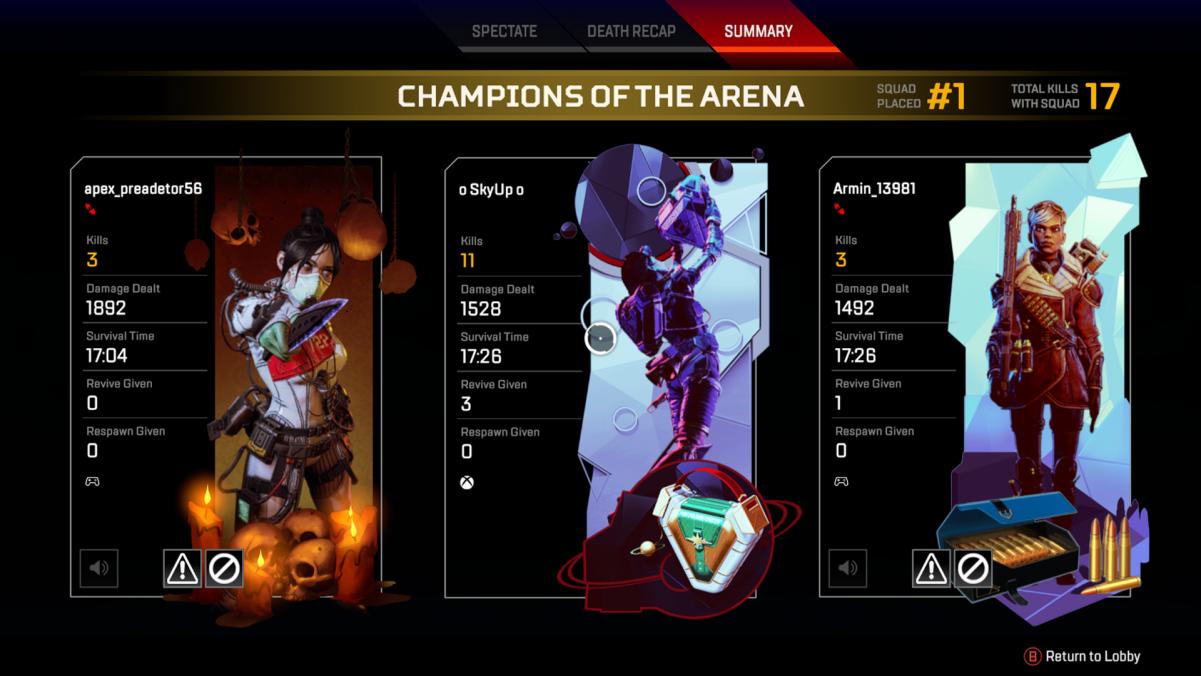Viewport: 1201px width, 676px height.
Task: Select the o SkyUp o player name
Action: coord(491,189)
